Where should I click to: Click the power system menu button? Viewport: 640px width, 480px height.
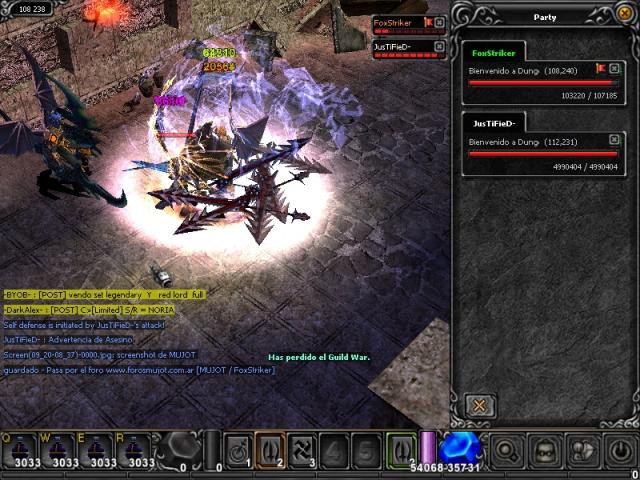[619, 449]
